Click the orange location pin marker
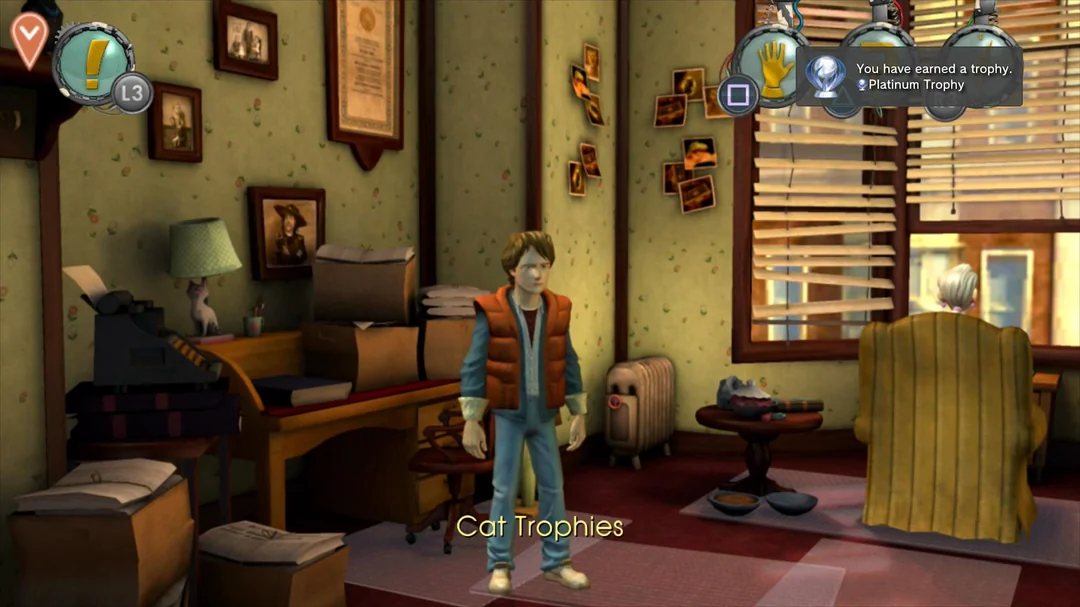1080x607 pixels. point(28,38)
